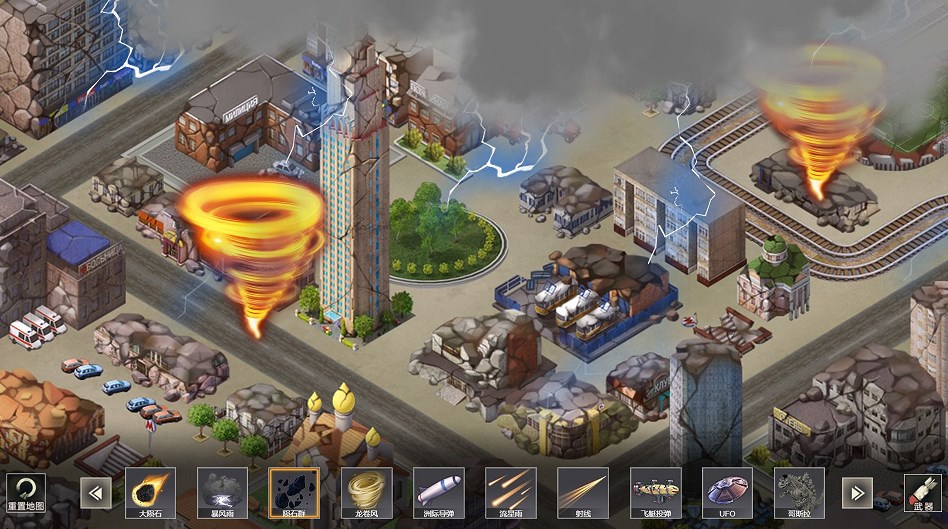
Task: Click the 重置地图 reset map button
Action: tap(25, 491)
